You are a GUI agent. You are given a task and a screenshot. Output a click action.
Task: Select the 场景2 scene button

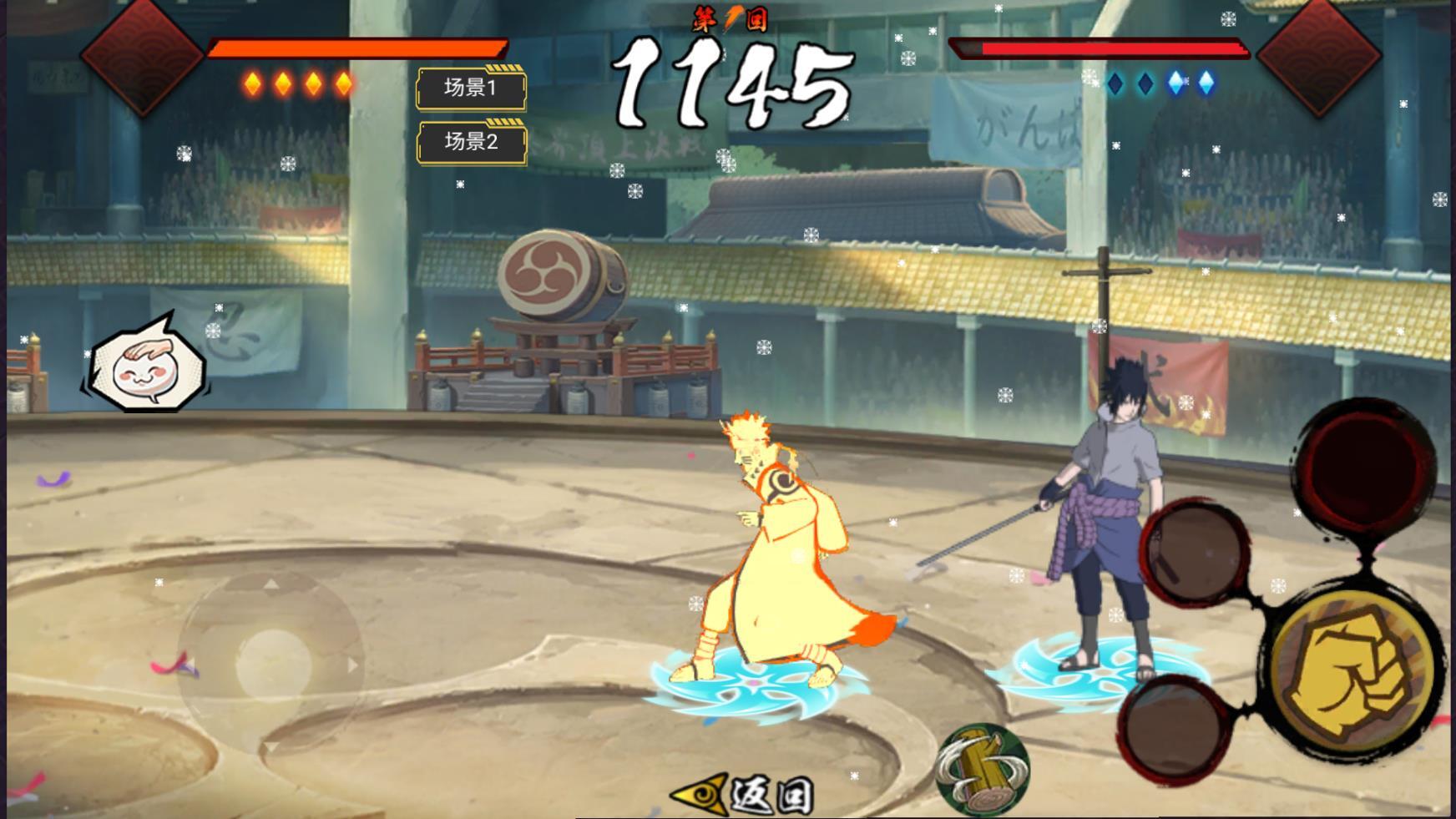[x=471, y=142]
